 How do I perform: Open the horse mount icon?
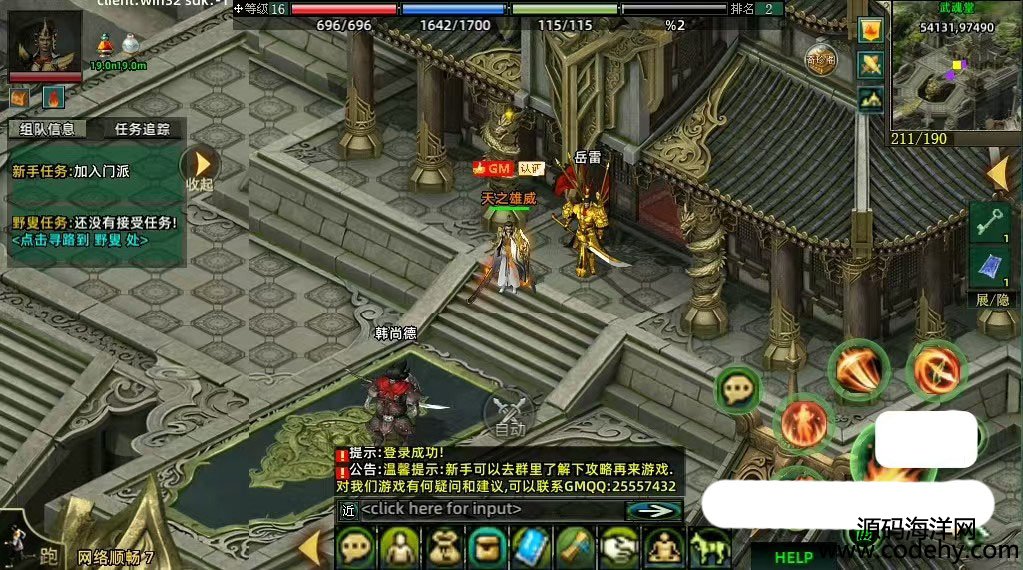pyautogui.click(x=706, y=548)
